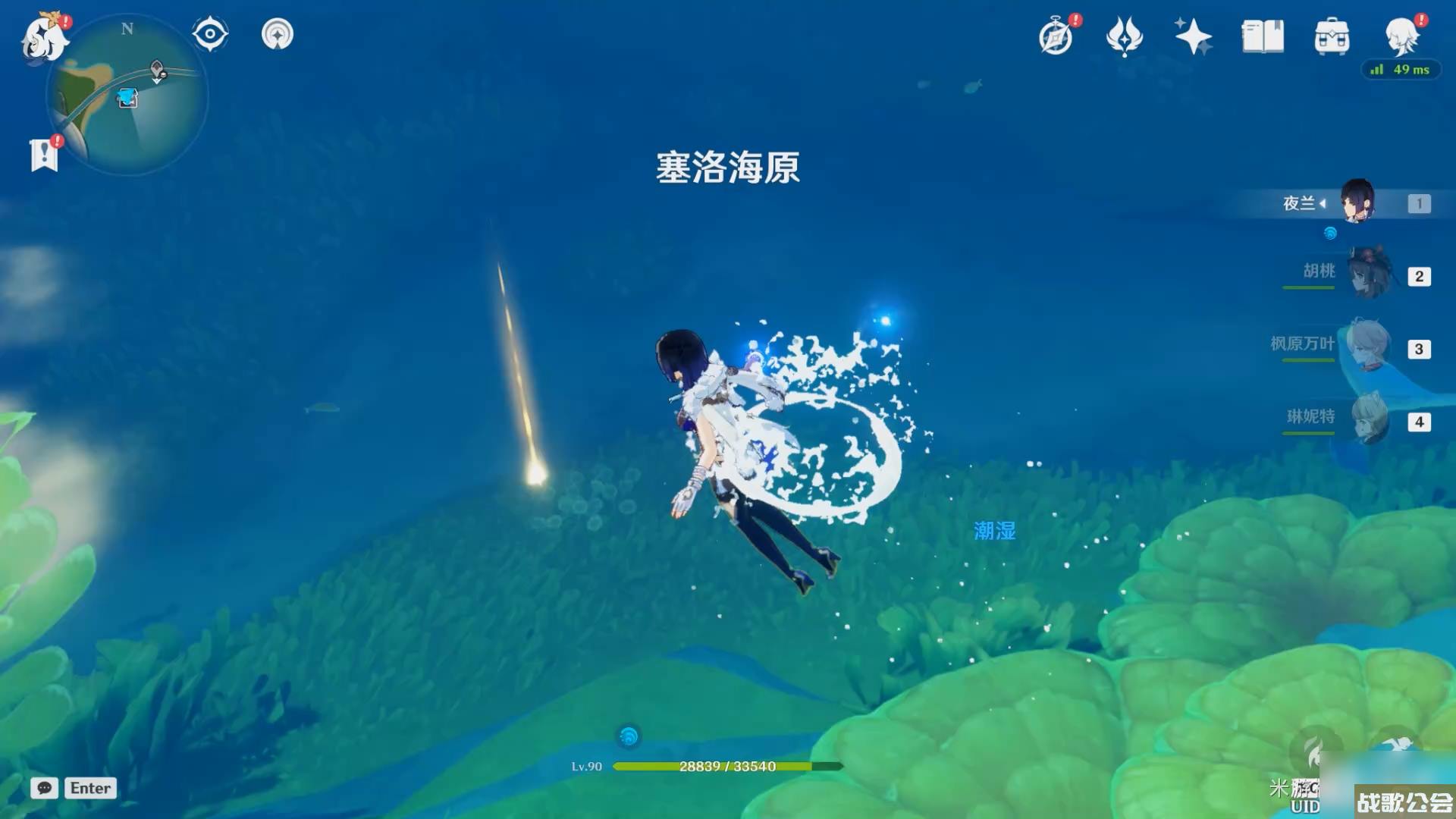The width and height of the screenshot is (1456, 819).
Task: Click the swimming sprint icon bottom right
Action: [x=1398, y=742]
